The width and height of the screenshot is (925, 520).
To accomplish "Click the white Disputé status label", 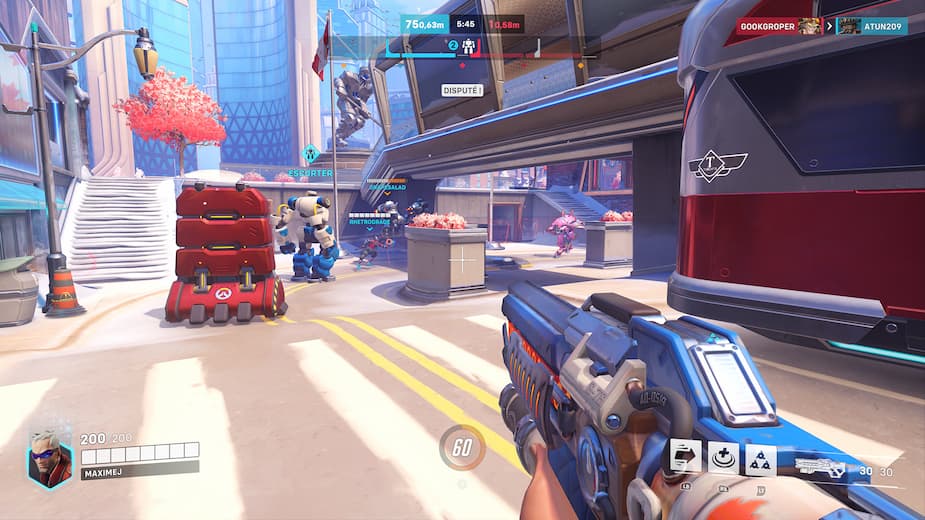I will (462, 90).
